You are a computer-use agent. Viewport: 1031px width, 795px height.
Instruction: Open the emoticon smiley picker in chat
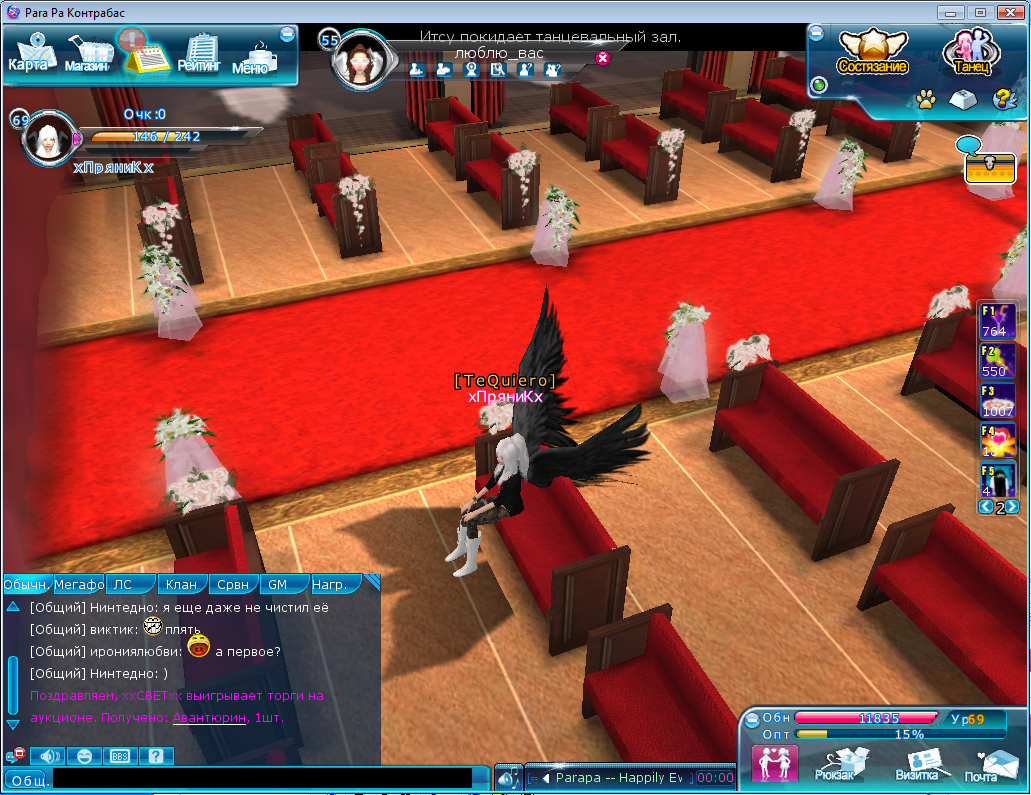(x=83, y=756)
